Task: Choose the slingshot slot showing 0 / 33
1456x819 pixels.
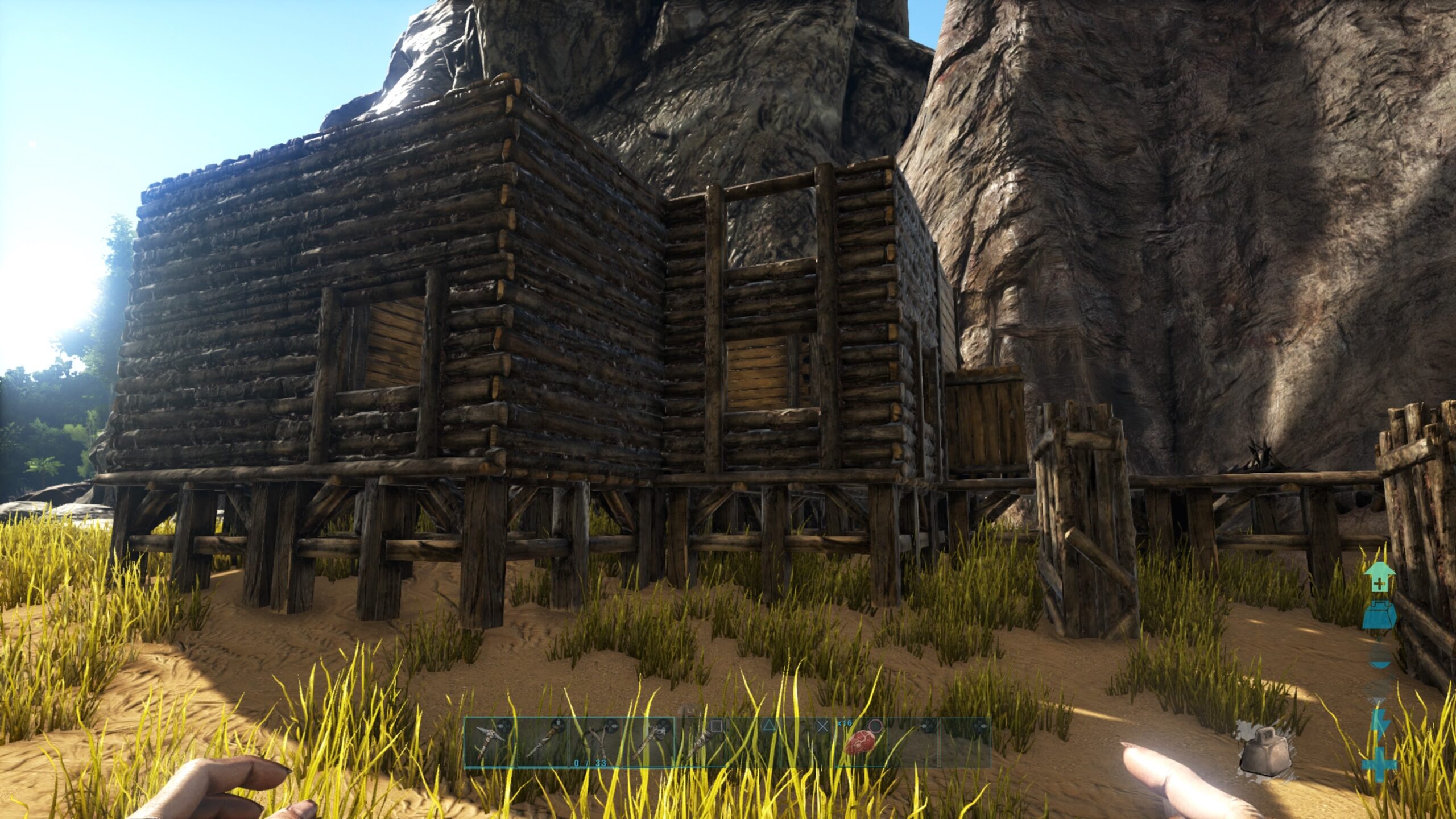Action: point(595,742)
